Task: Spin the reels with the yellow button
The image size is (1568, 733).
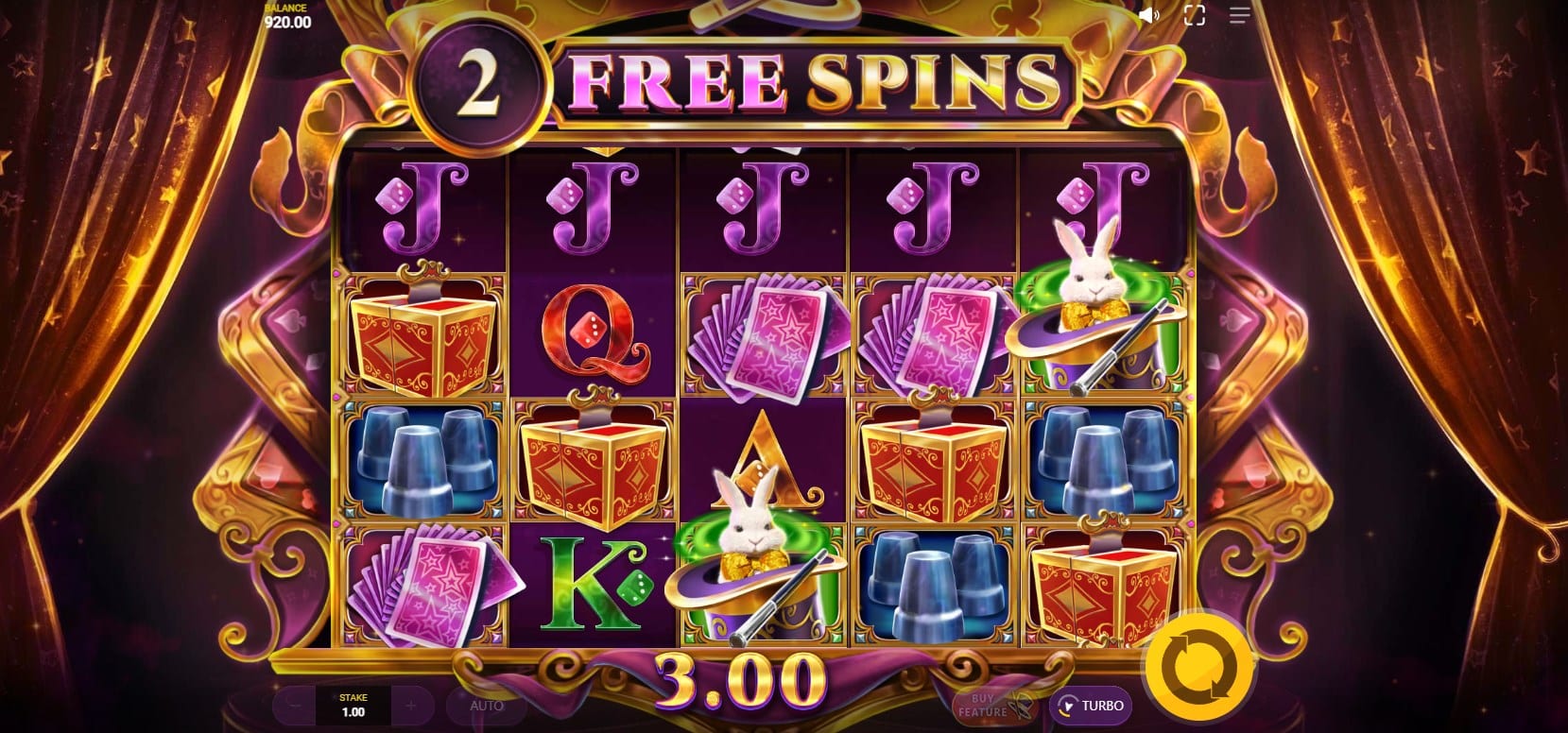Action: tap(1198, 665)
